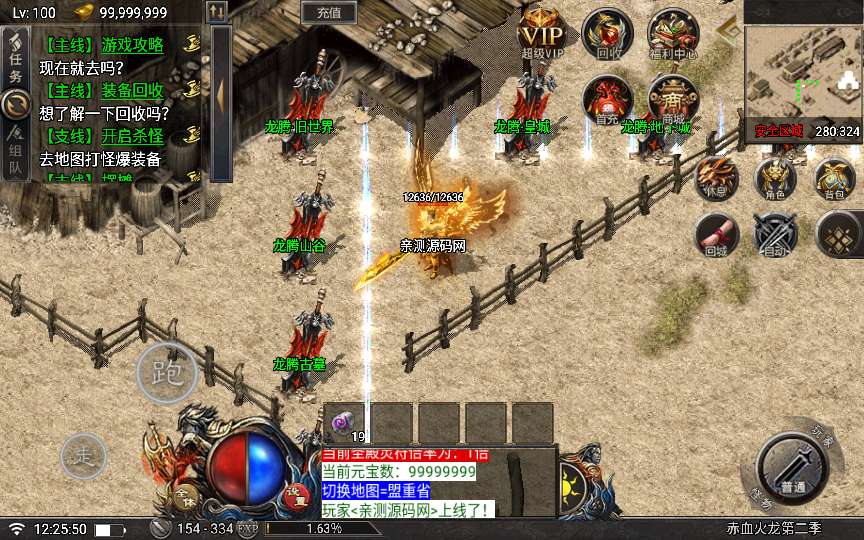Open the 背包 bag icon
Image resolution: width=864 pixels, height=540 pixels.
834,178
